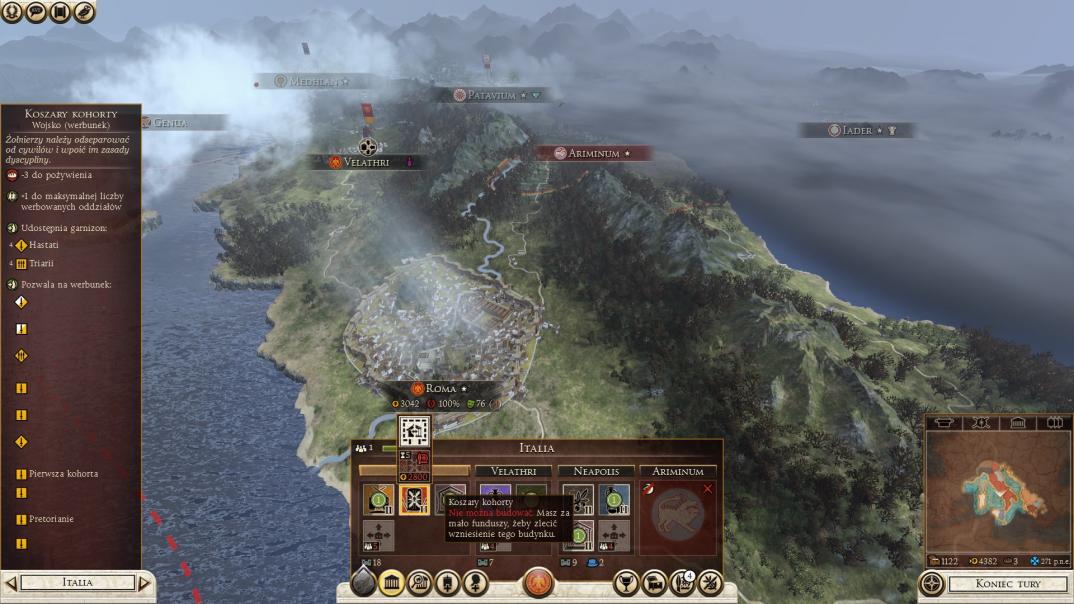
Task: Select the Roma settlement label on map
Action: pyautogui.click(x=440, y=388)
